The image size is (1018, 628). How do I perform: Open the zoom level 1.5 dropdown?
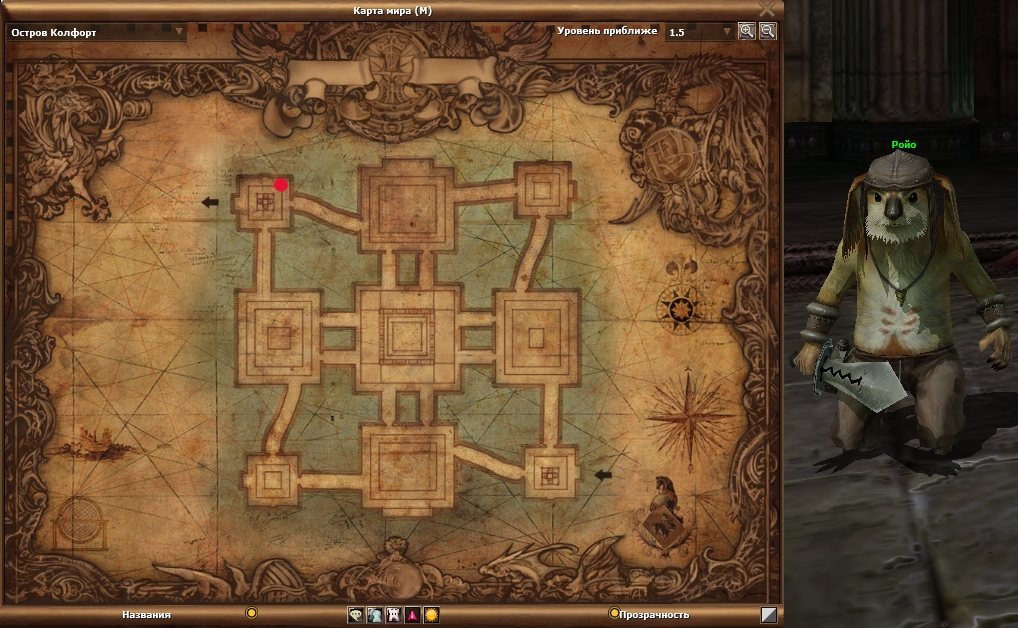point(727,32)
